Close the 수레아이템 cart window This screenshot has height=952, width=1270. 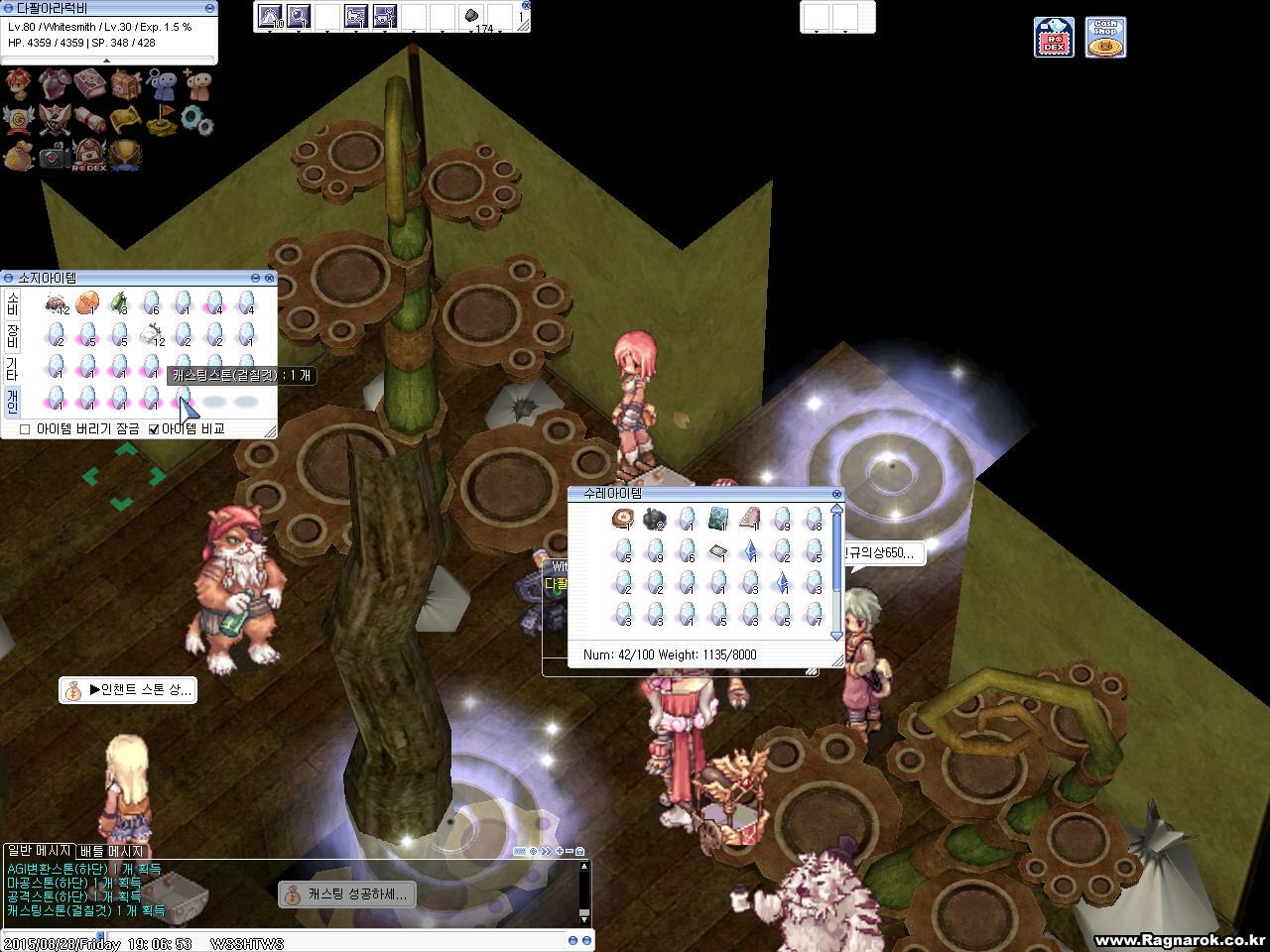click(x=836, y=494)
